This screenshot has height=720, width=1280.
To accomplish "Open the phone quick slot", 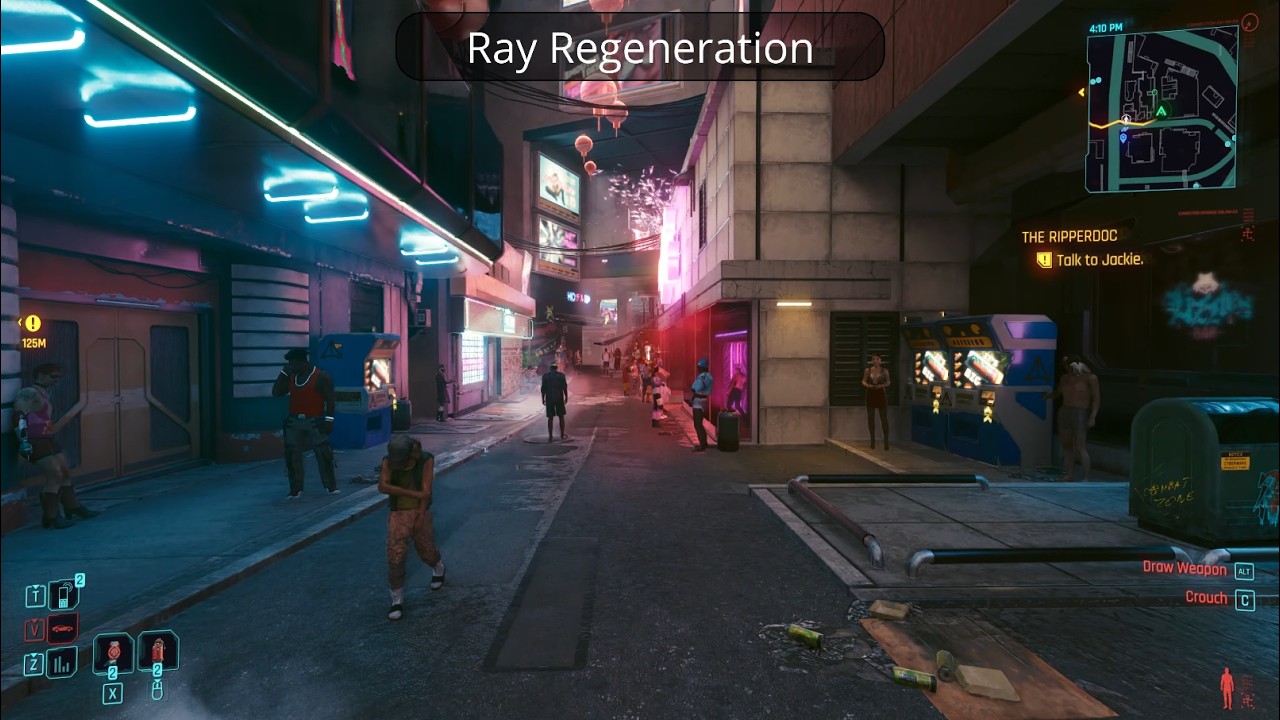I will (65, 596).
